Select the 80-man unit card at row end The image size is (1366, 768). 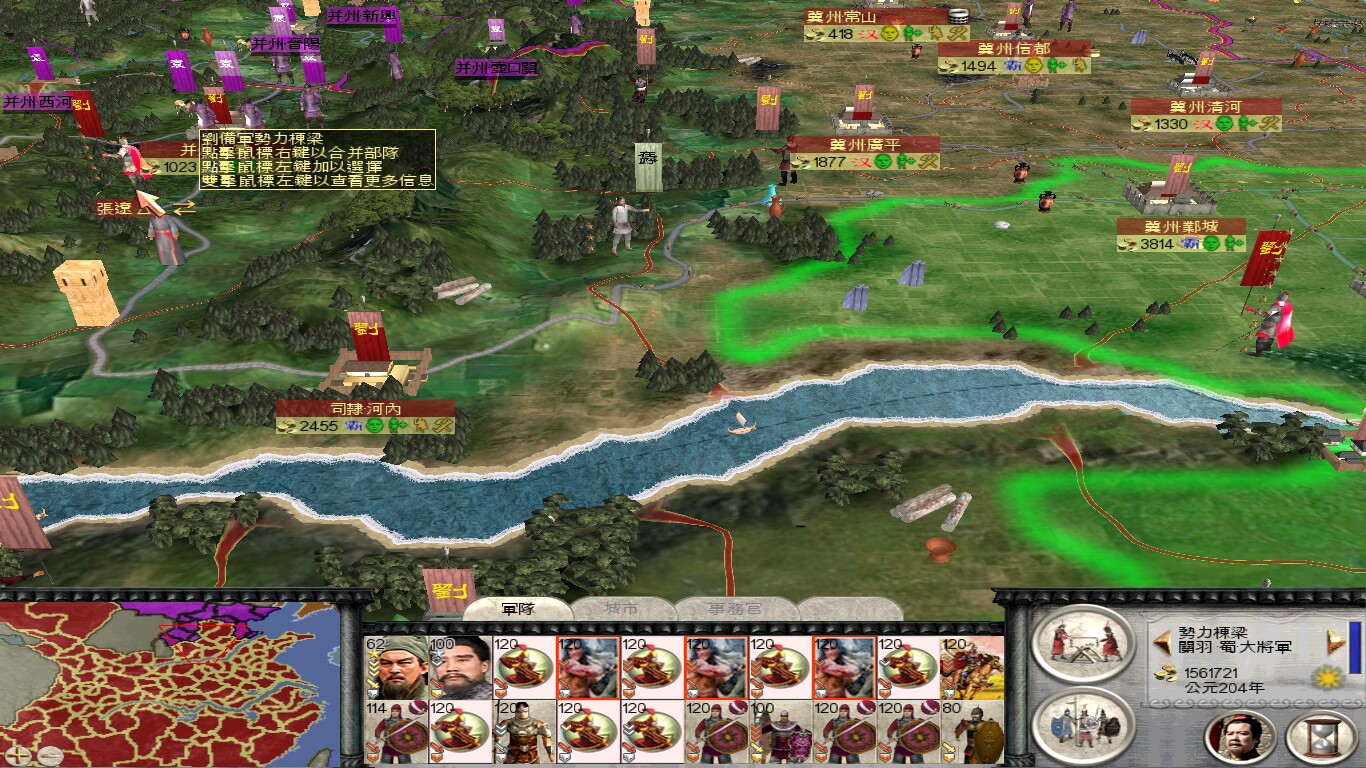(x=969, y=731)
